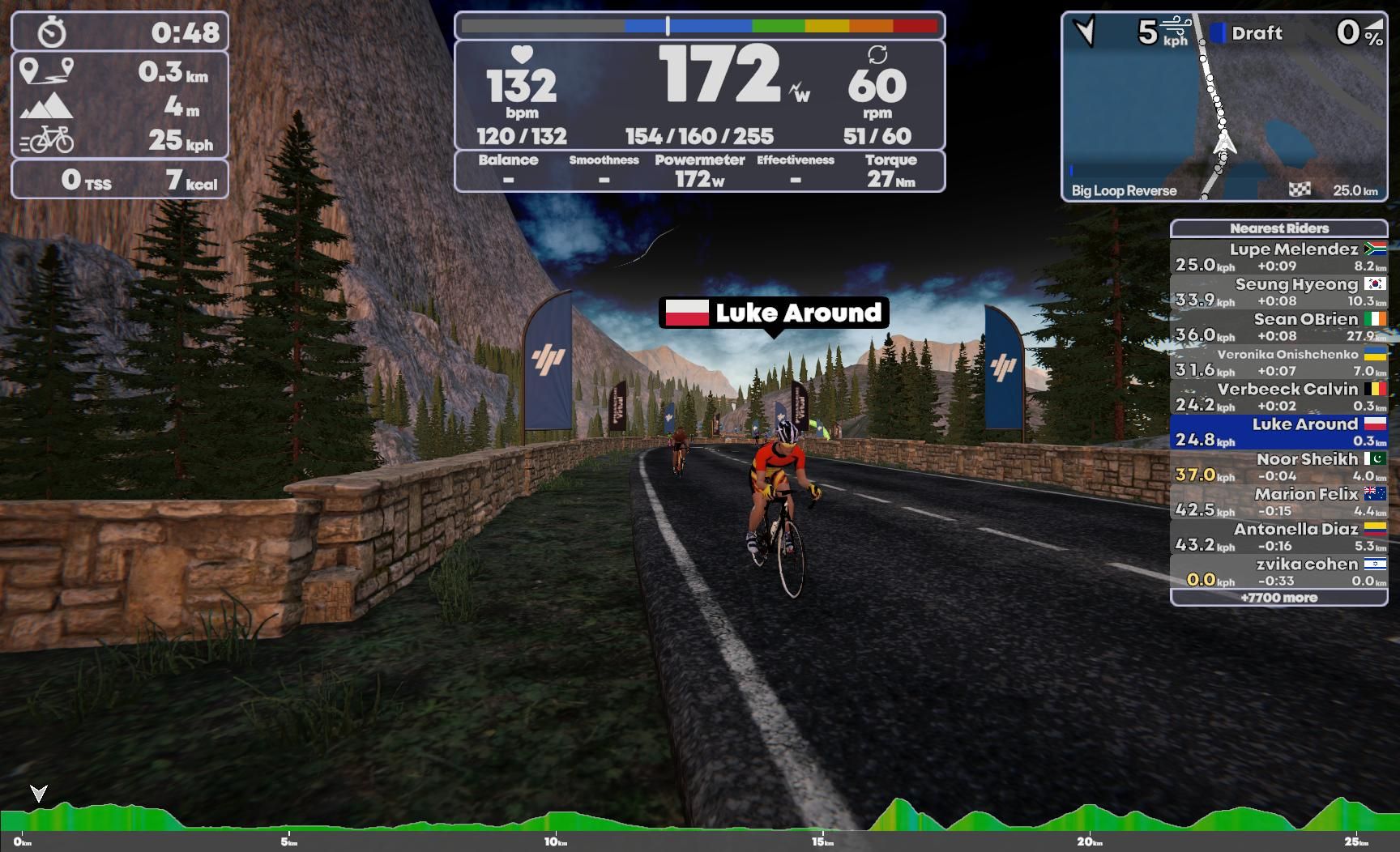This screenshot has height=852, width=1400.
Task: Click the Big Loop Reverse label on minimap
Action: pos(1125,191)
